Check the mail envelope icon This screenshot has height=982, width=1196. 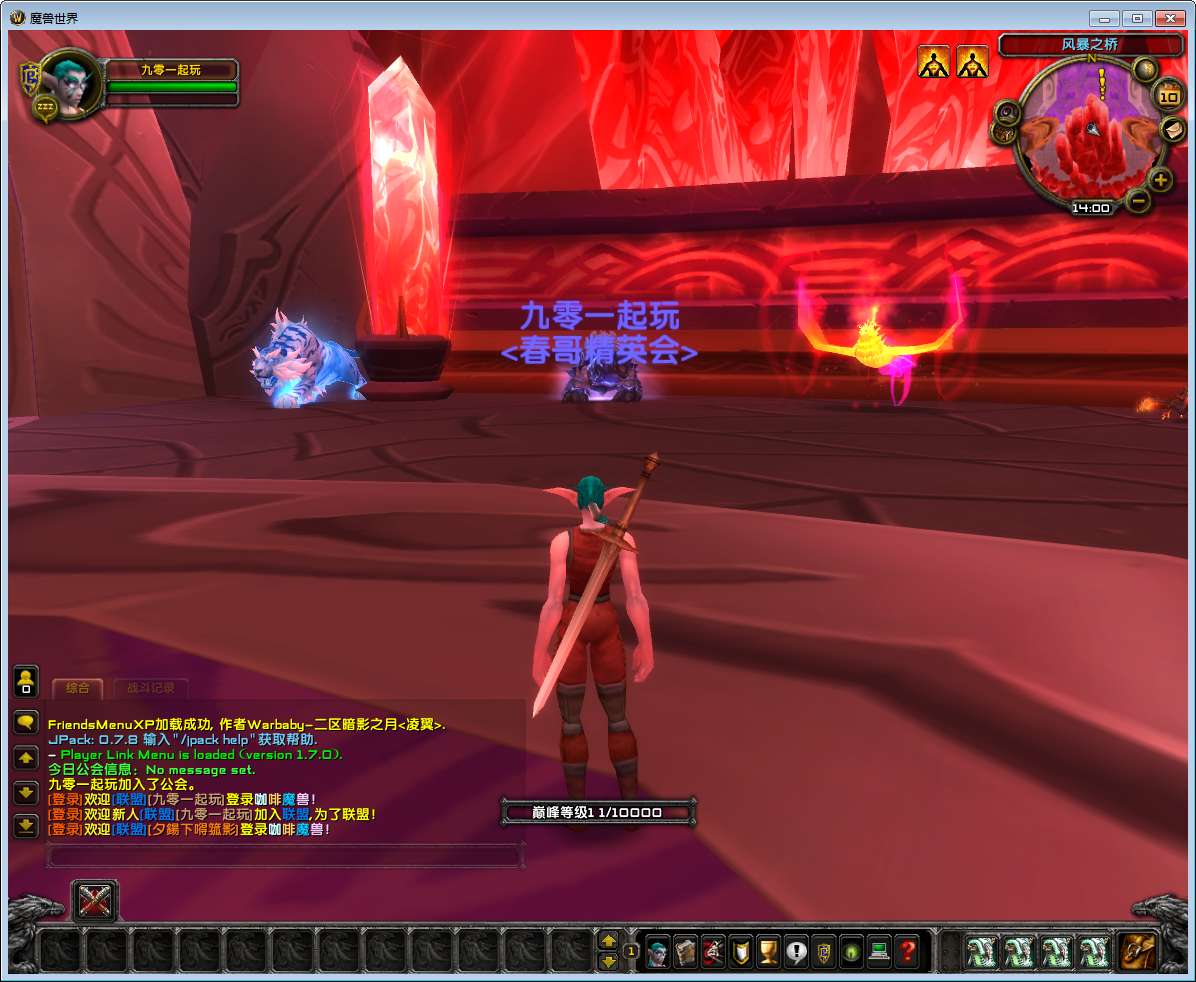[x=1172, y=129]
